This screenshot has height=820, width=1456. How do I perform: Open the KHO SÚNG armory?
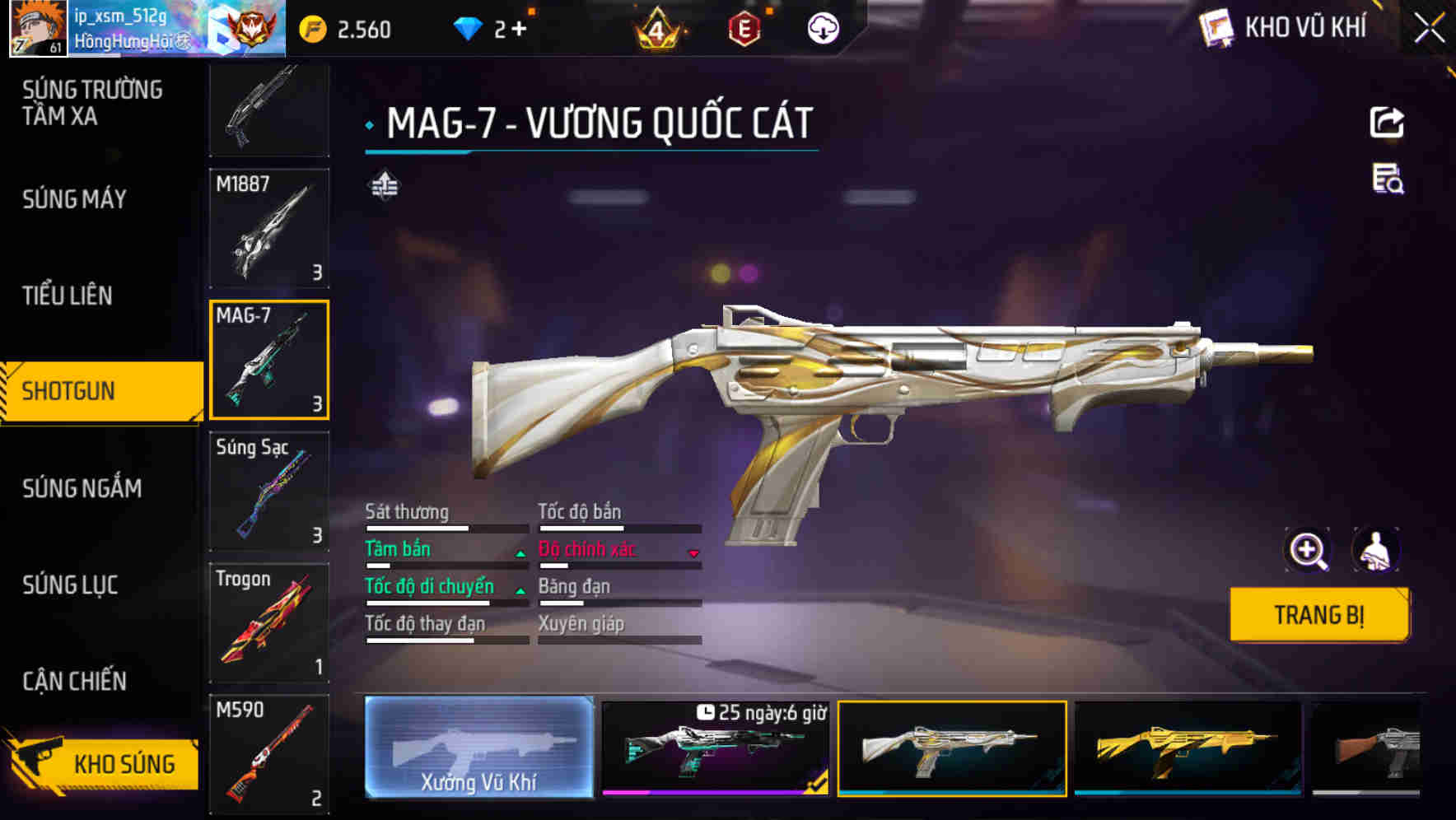(103, 763)
